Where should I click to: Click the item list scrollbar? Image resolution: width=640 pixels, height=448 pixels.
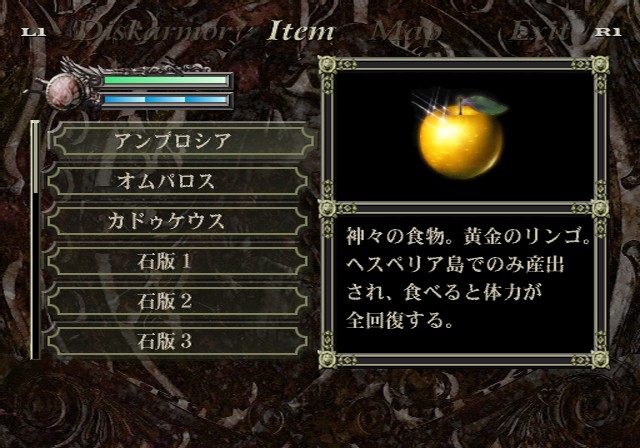click(x=35, y=240)
